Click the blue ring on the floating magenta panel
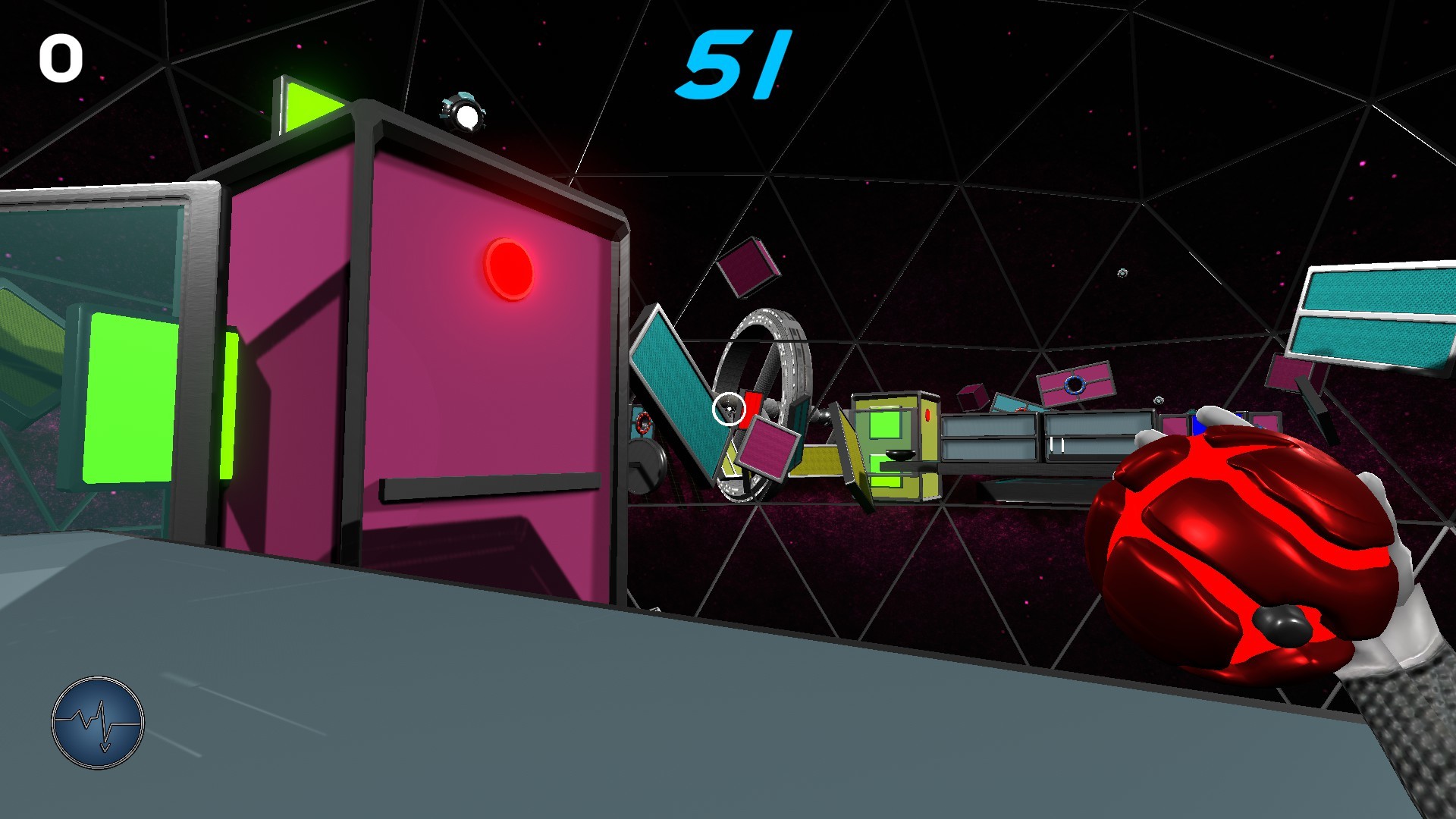The image size is (1456, 819). coord(1075,384)
